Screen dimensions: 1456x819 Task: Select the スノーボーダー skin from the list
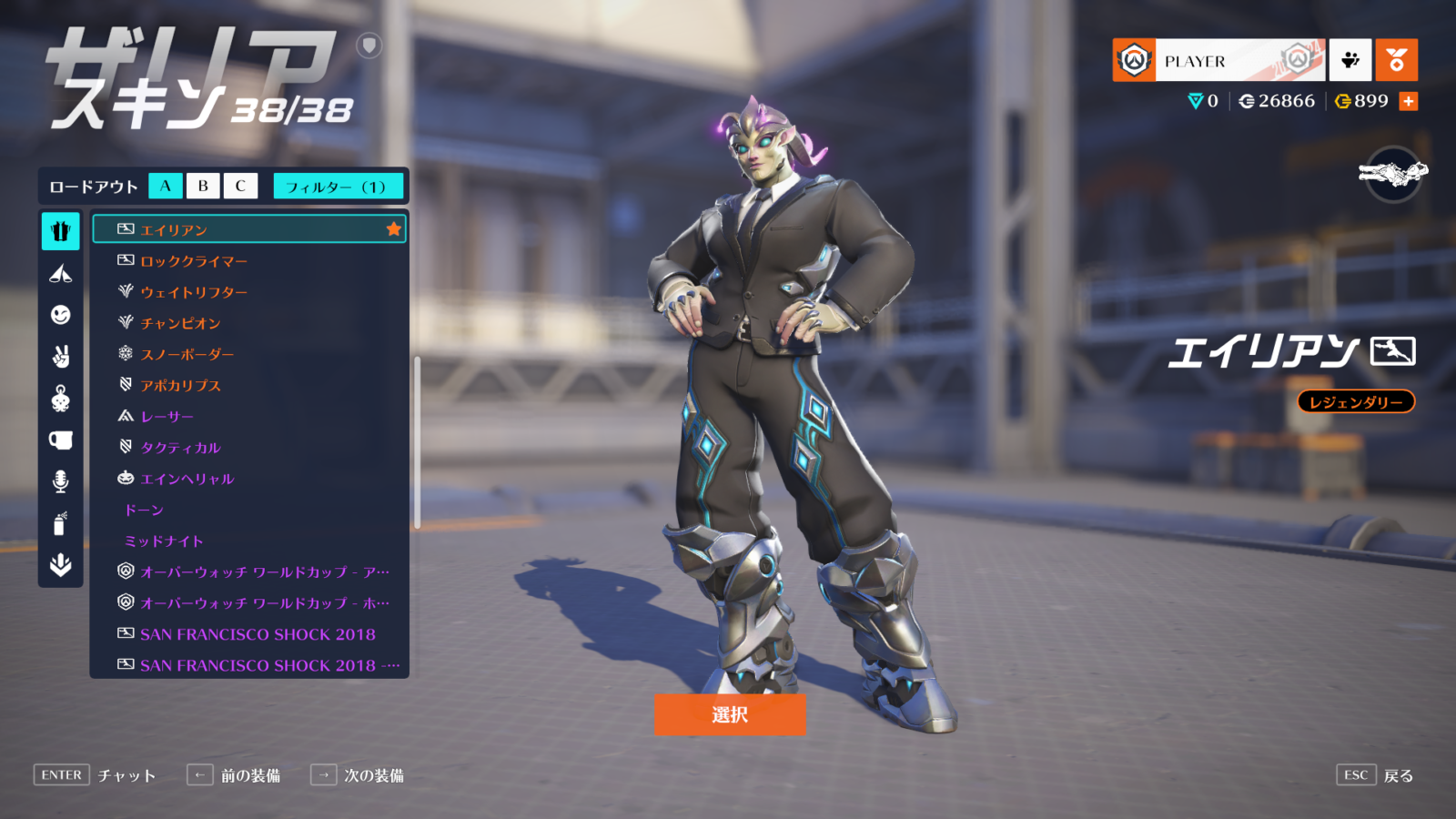196,354
